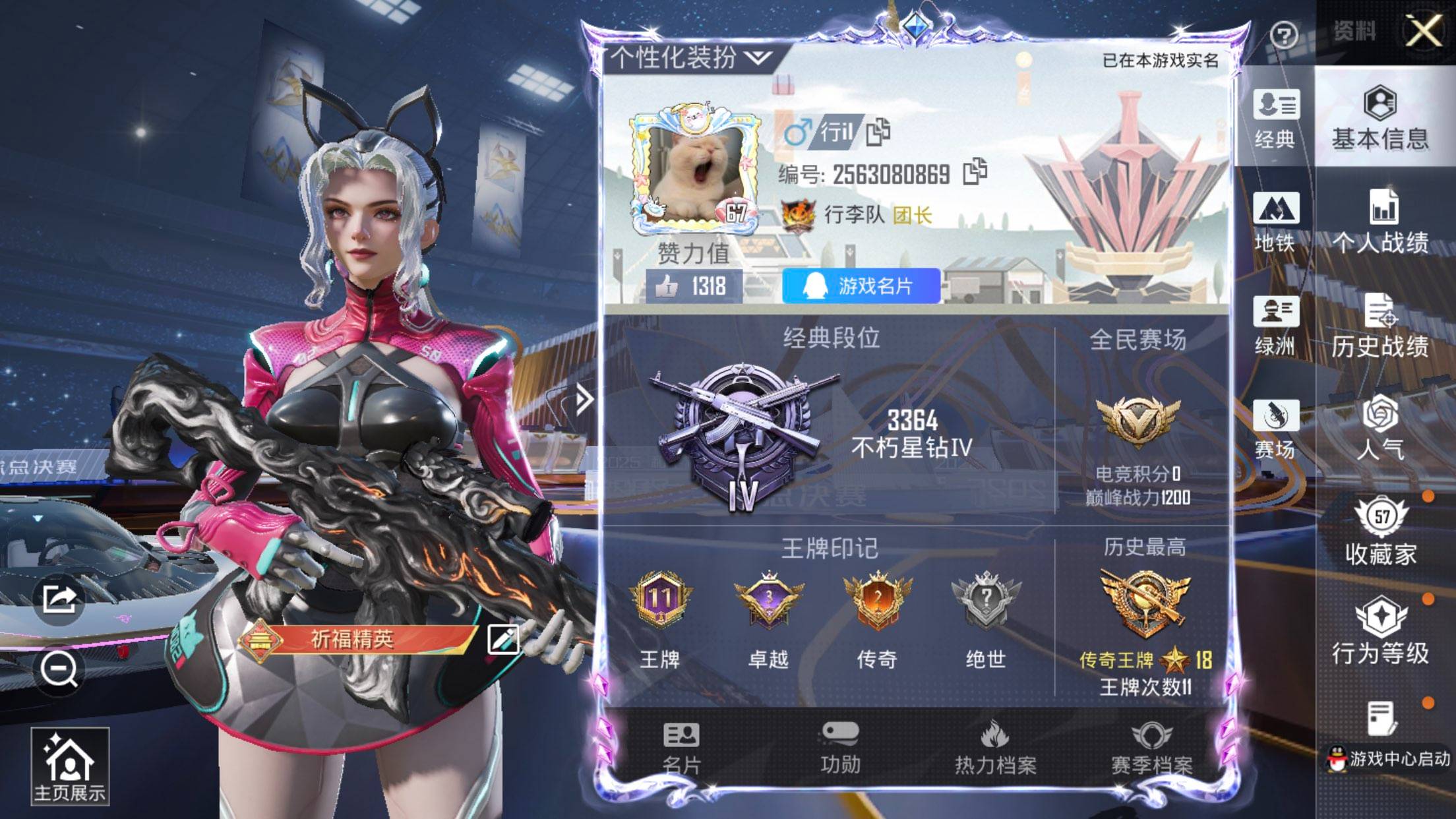Open 历史战绩 history stats icon
Viewport: 1456px width, 819px height.
1381,323
